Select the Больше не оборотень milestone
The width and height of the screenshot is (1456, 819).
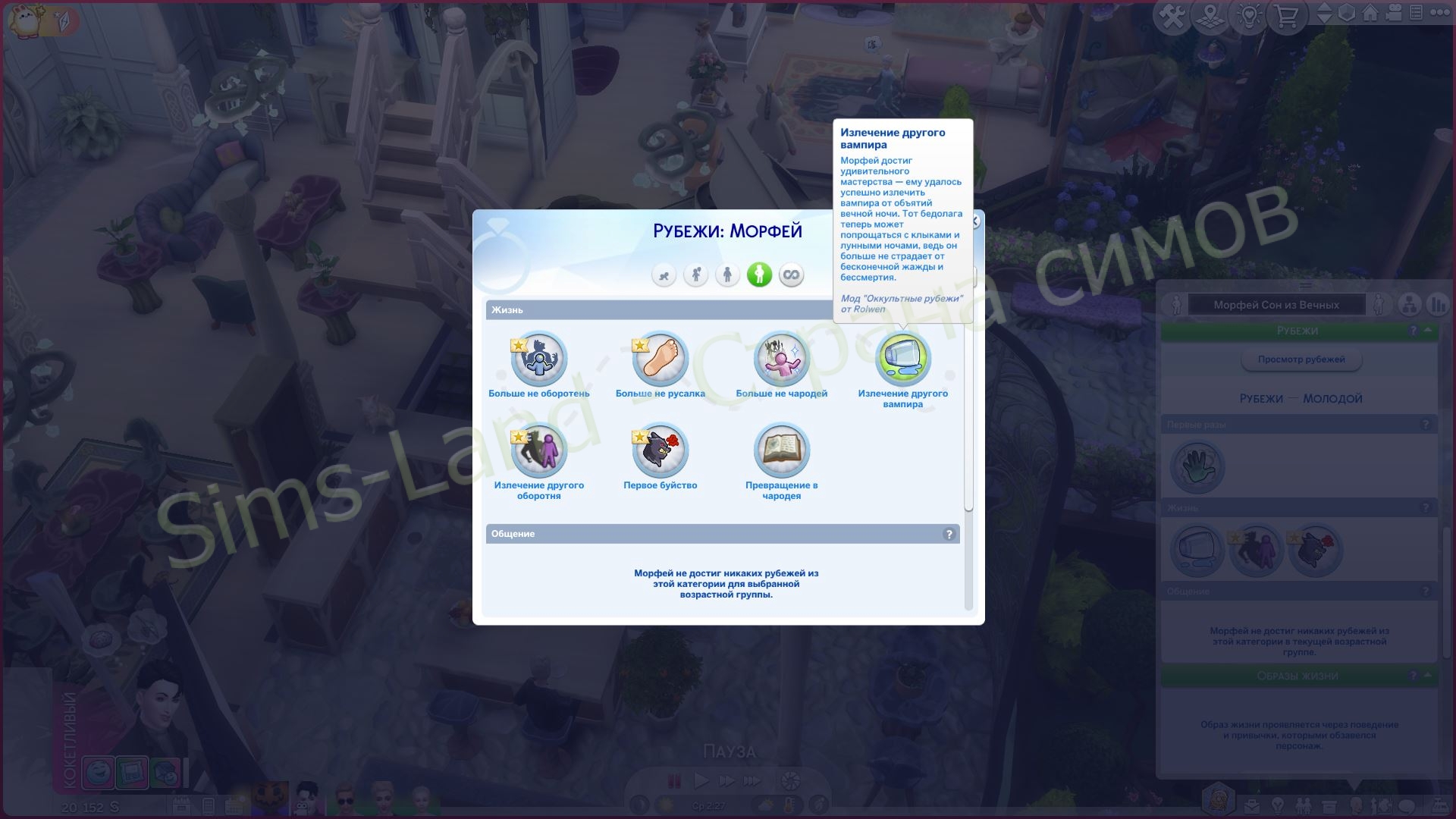[539, 359]
